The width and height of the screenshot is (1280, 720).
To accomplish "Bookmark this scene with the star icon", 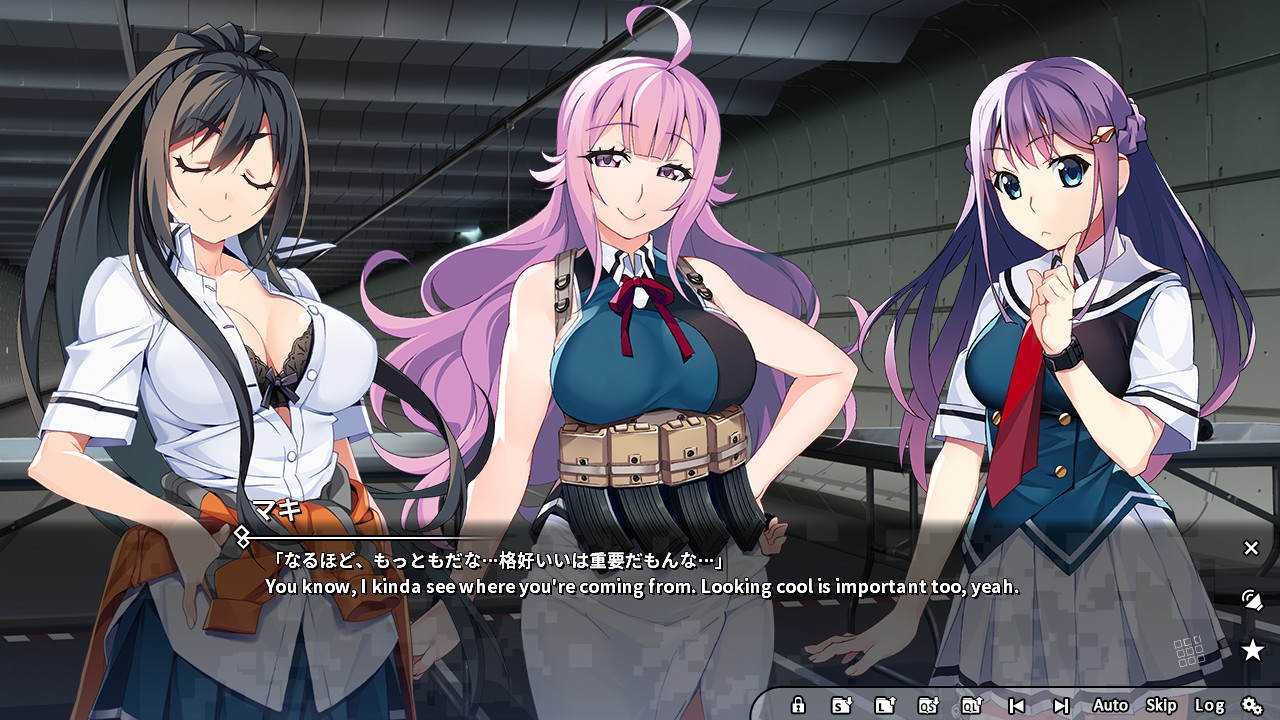I will tap(1252, 650).
